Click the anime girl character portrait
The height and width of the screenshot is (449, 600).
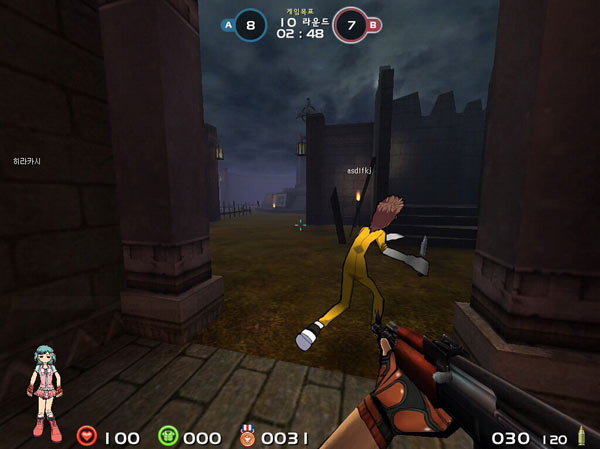[45, 391]
